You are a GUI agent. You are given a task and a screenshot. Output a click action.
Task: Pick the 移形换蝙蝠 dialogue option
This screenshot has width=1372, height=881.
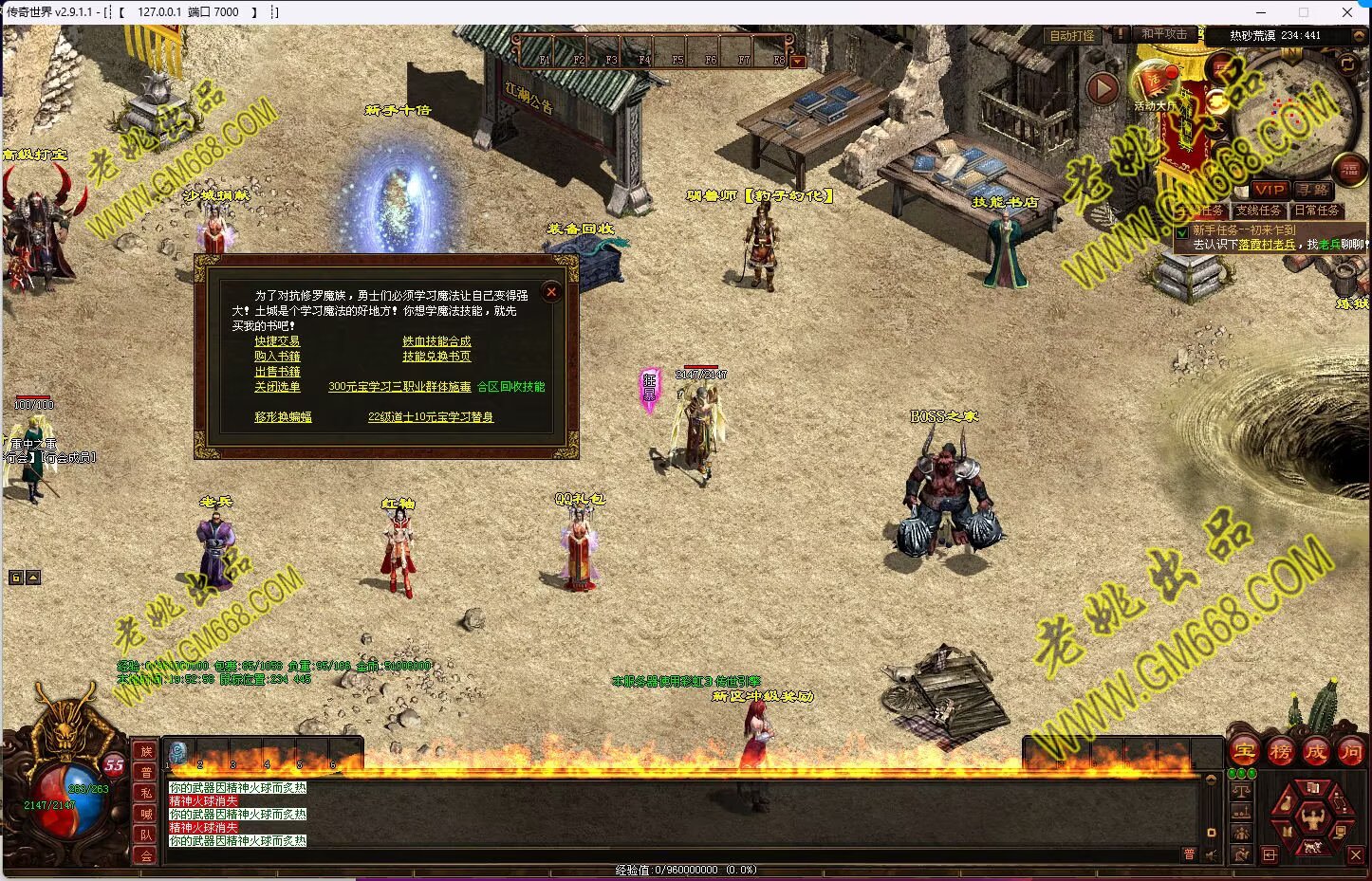[x=283, y=417]
